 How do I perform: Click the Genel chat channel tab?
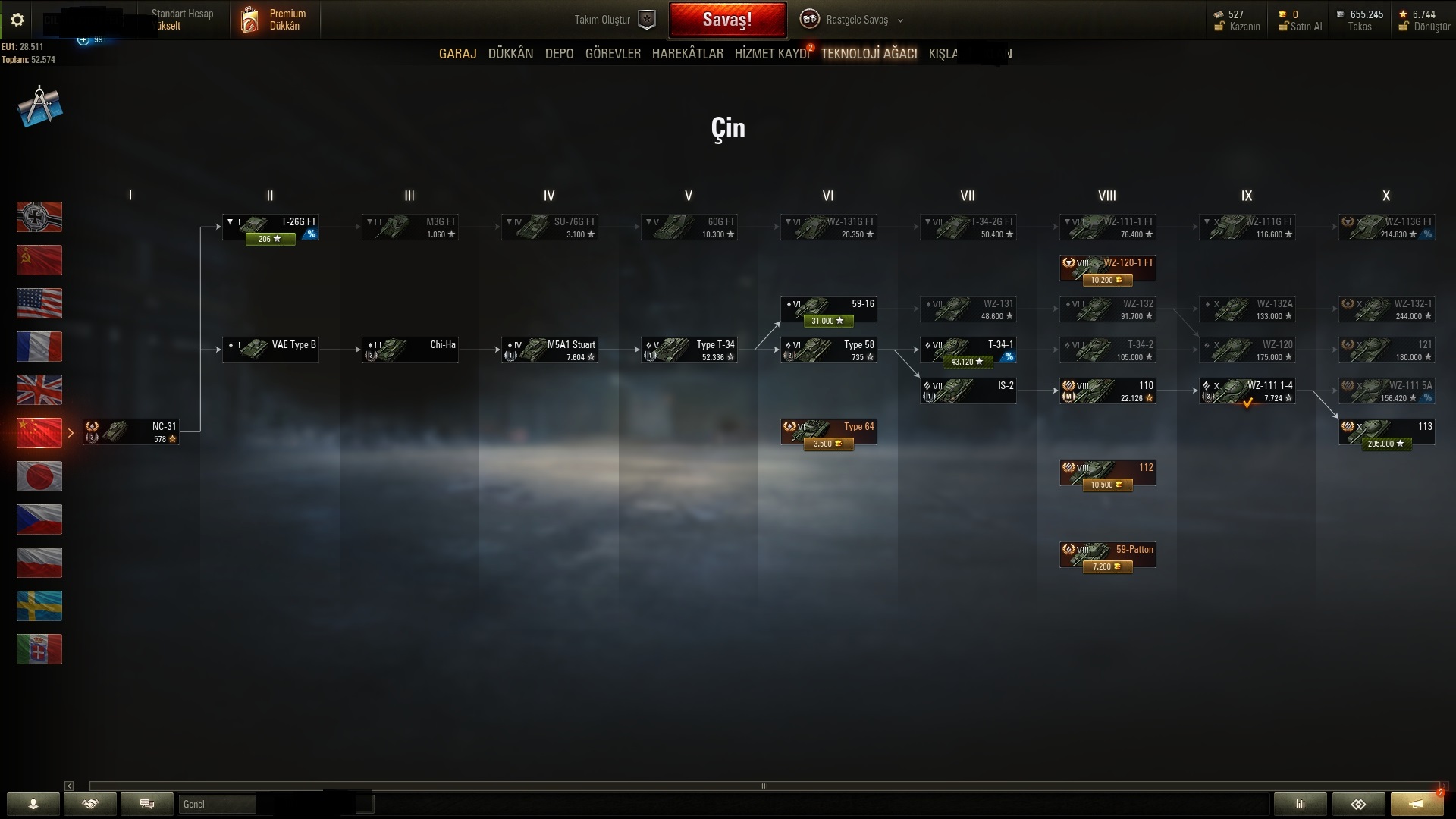pos(216,804)
